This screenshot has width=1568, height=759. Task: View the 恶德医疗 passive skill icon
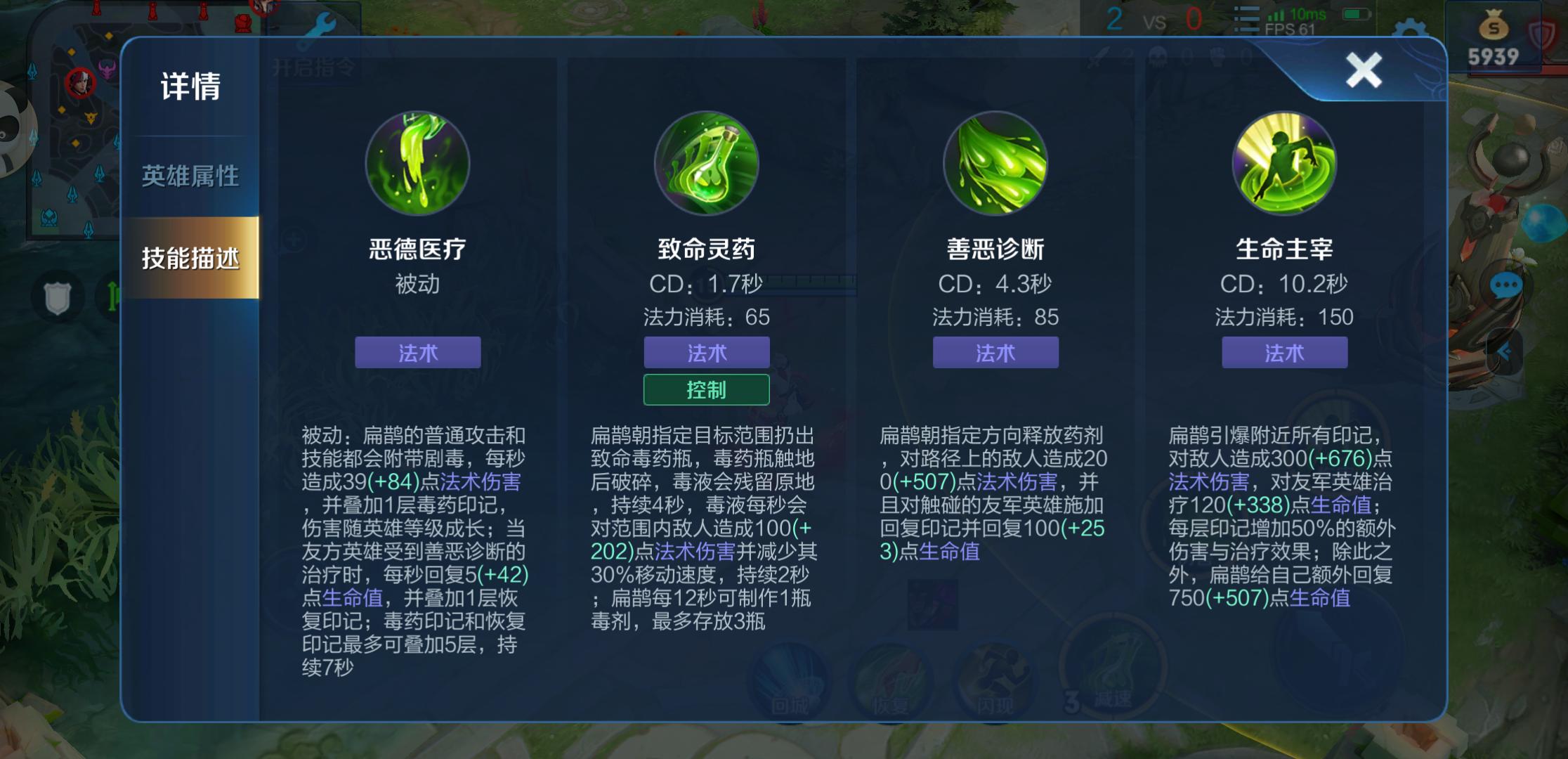417,163
